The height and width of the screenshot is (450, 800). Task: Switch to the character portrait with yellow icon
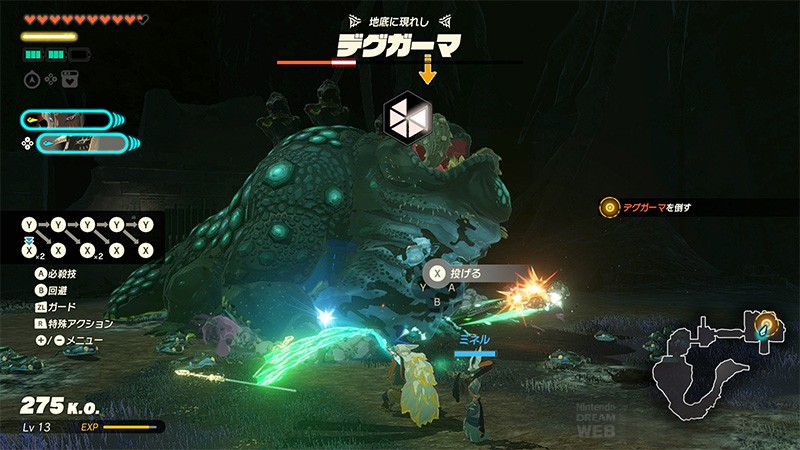[66, 121]
